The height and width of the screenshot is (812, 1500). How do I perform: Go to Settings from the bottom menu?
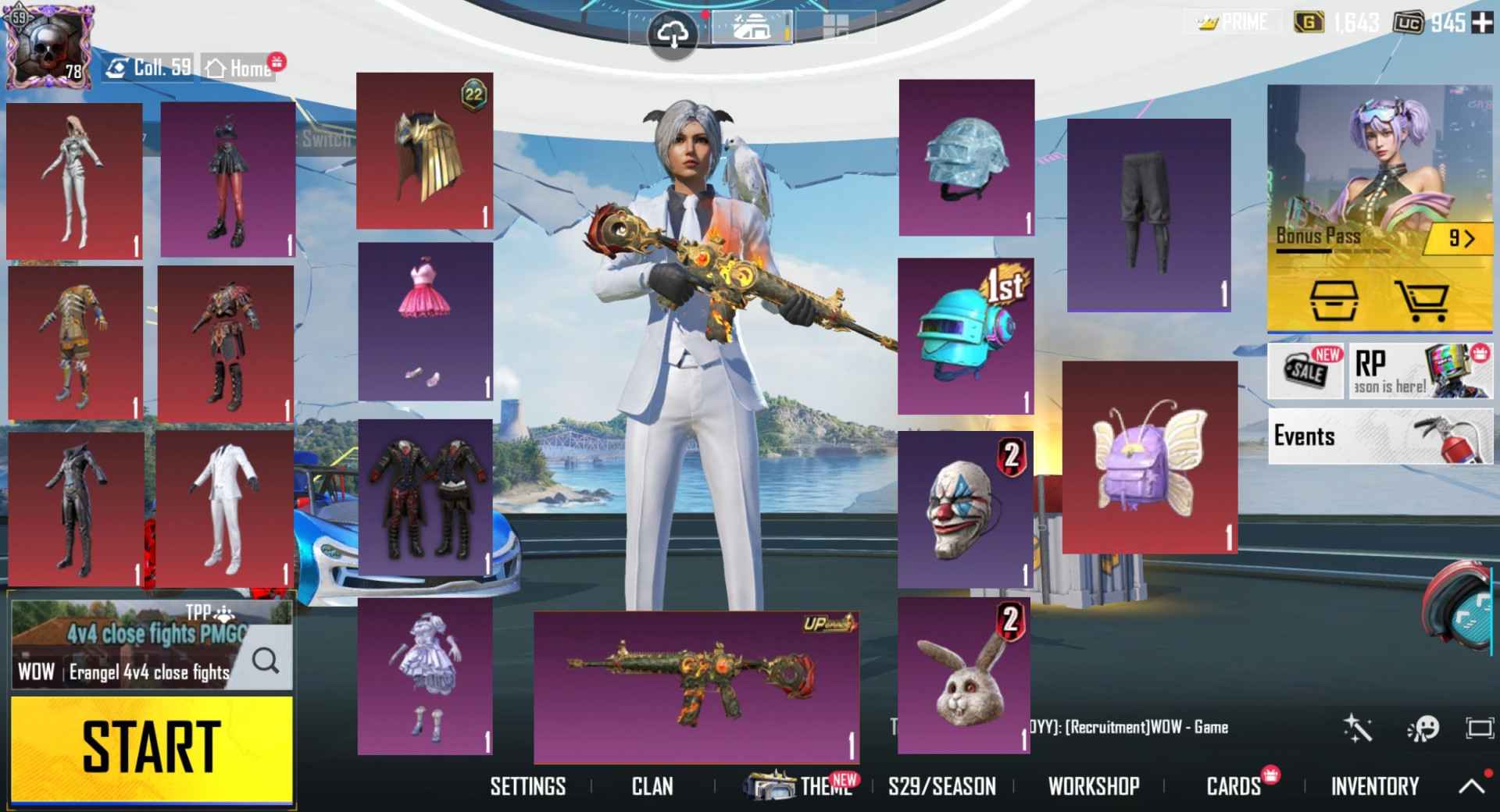tap(528, 786)
